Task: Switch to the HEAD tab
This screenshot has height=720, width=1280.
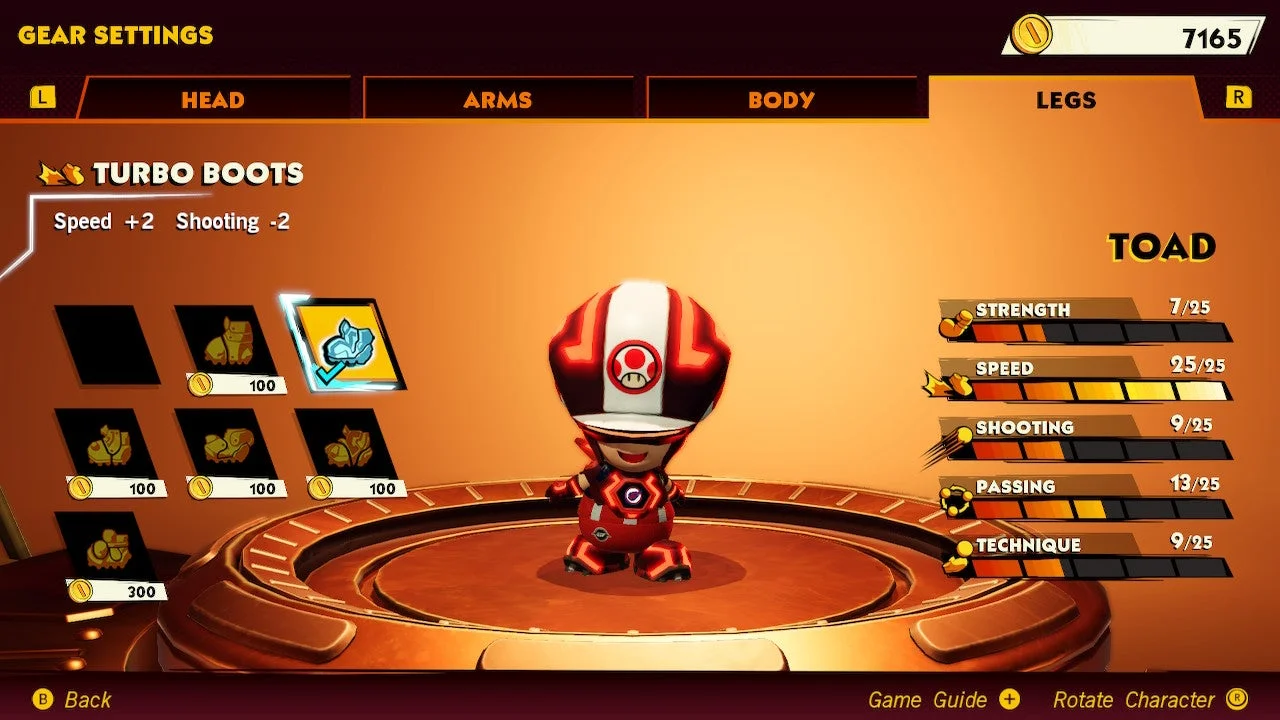Action: click(x=212, y=99)
